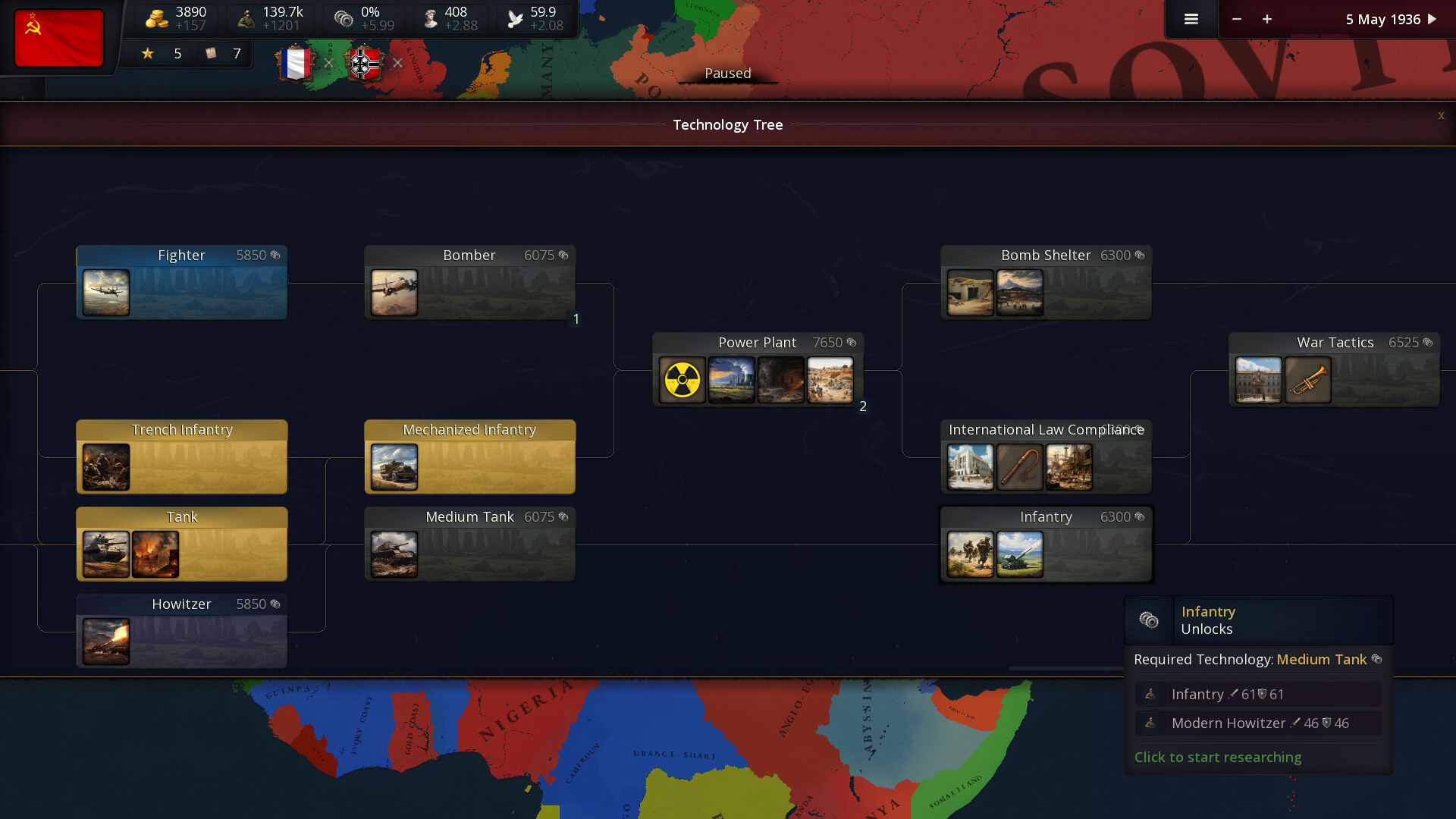The width and height of the screenshot is (1456, 819).
Task: Dismiss the French flag with the X
Action: click(x=328, y=63)
